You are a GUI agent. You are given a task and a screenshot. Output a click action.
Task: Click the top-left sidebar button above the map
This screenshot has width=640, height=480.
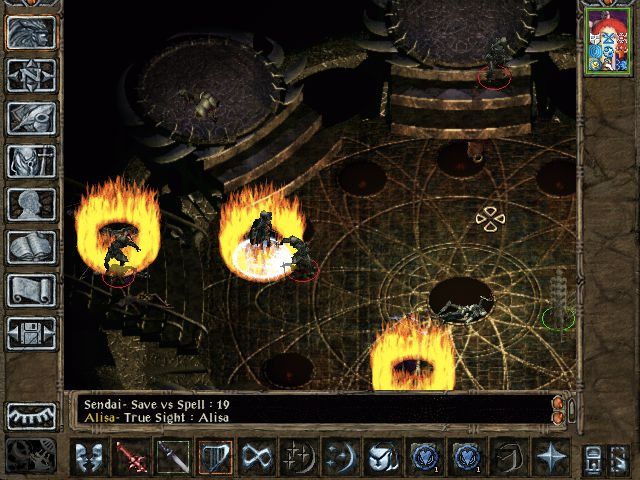pyautogui.click(x=31, y=32)
